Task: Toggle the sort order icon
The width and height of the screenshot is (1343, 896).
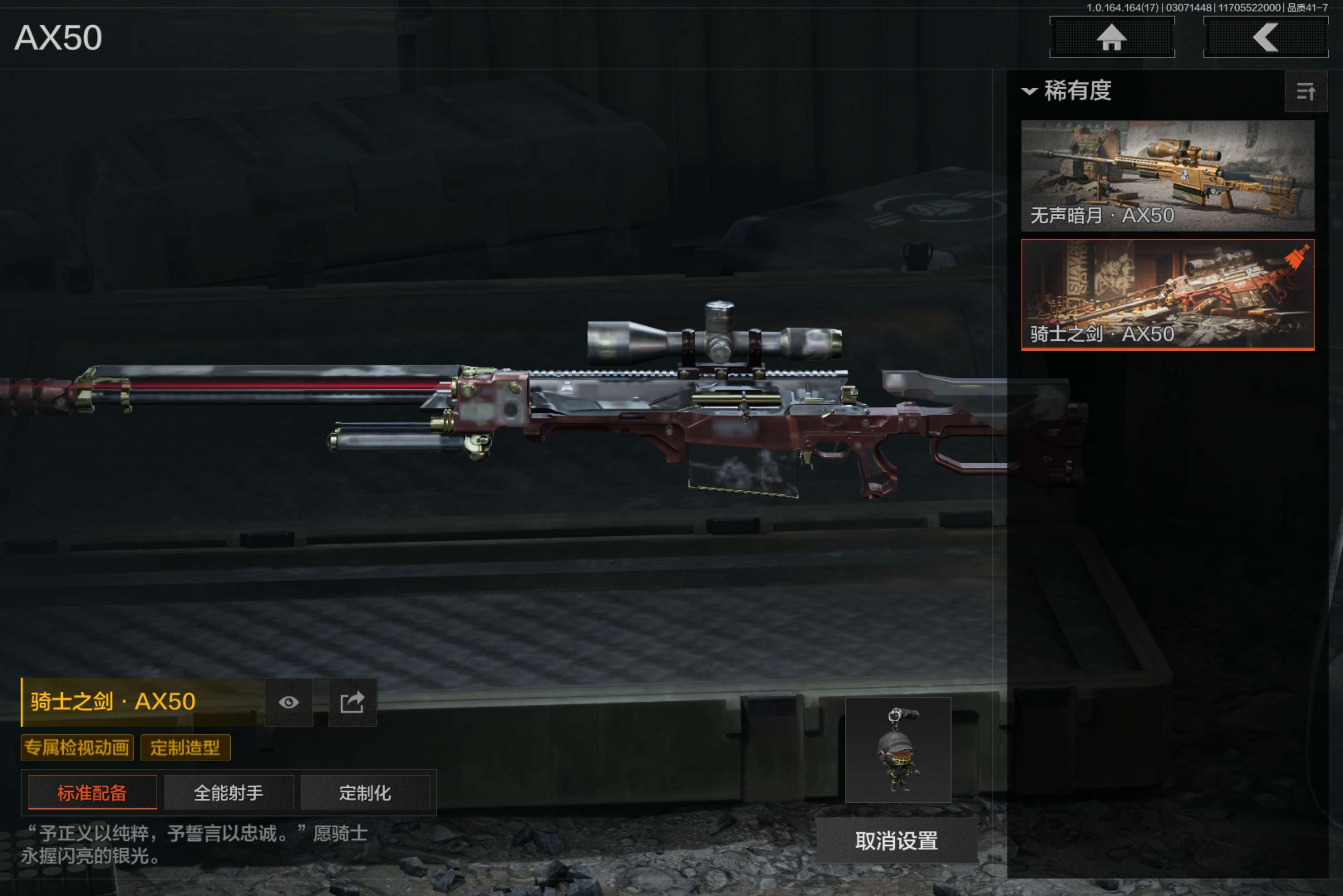Action: coord(1305,91)
